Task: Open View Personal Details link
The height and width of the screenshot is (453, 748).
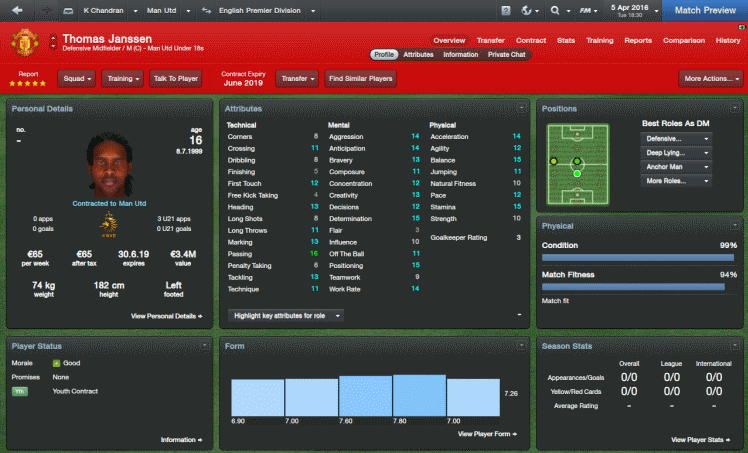Action: [166, 315]
